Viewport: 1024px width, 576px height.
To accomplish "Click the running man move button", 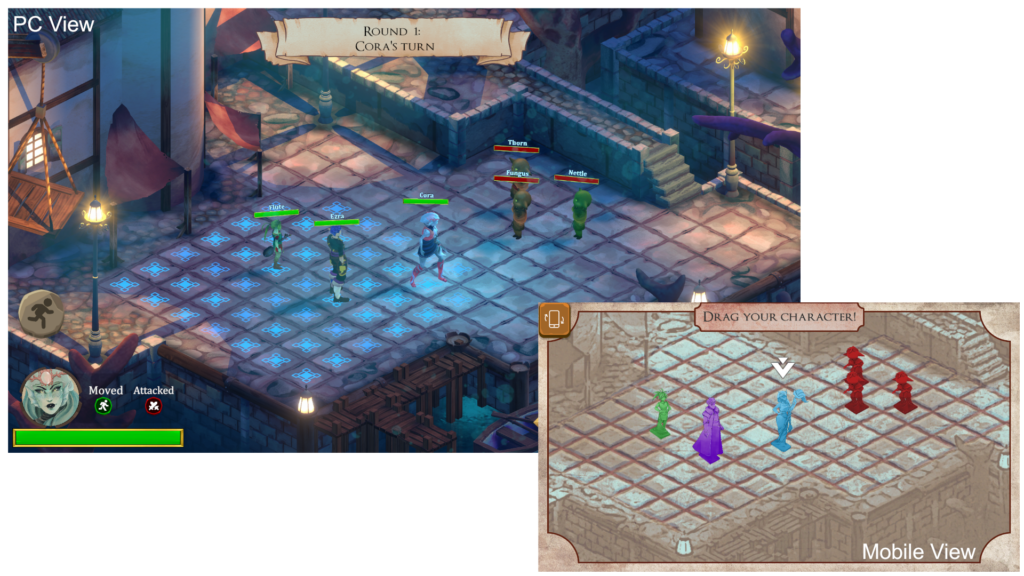I will coord(41,313).
